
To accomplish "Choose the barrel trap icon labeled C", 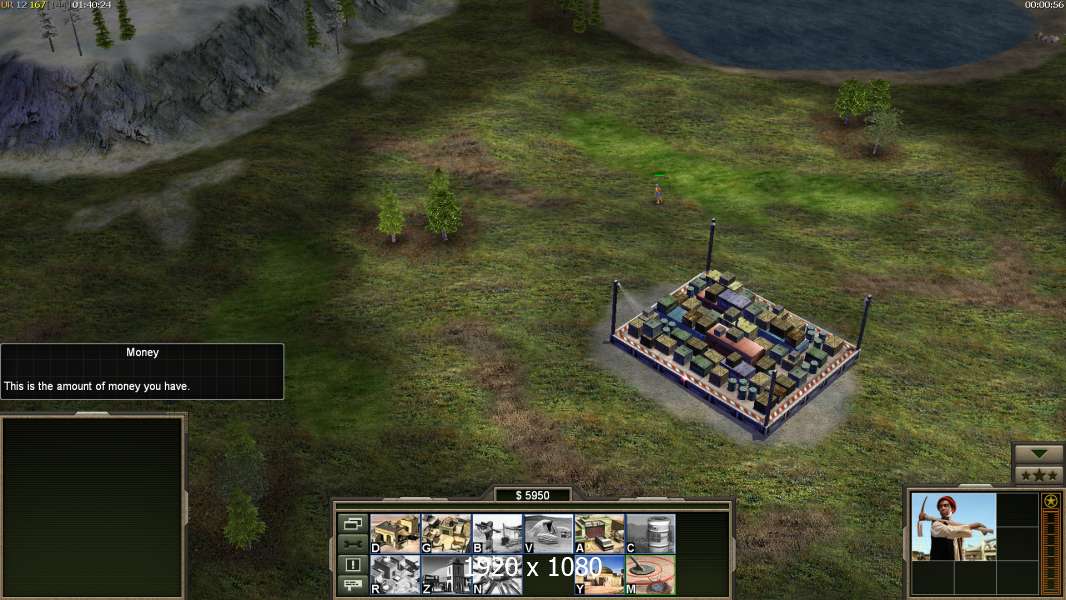I will [650, 533].
